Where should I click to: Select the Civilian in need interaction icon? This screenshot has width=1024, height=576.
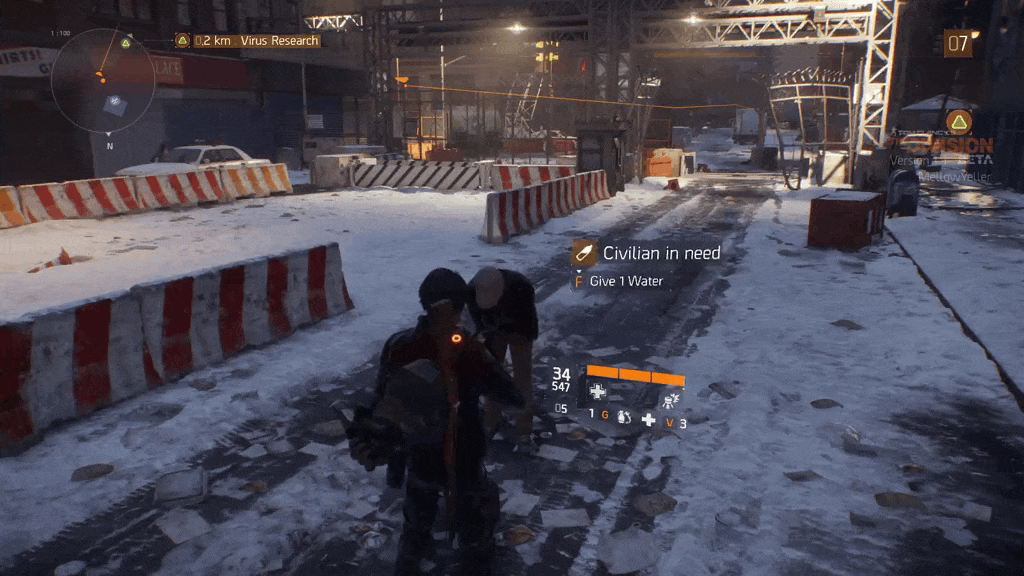click(x=584, y=254)
